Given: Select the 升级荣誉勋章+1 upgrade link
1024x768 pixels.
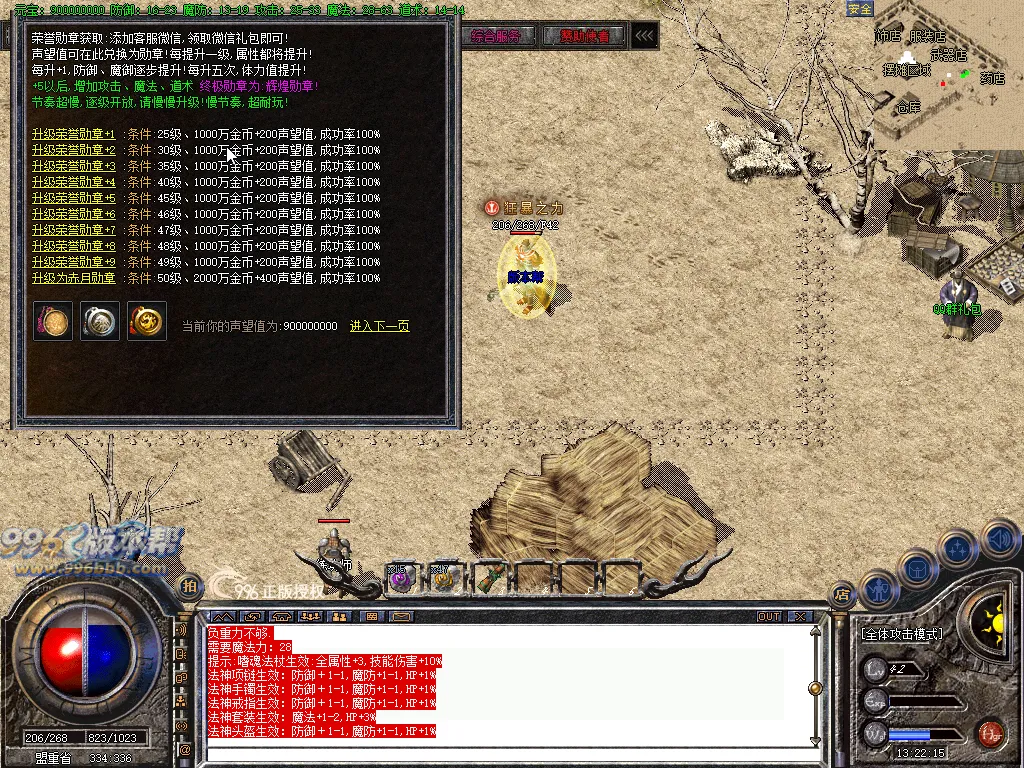Looking at the screenshot, I should (x=74, y=134).
